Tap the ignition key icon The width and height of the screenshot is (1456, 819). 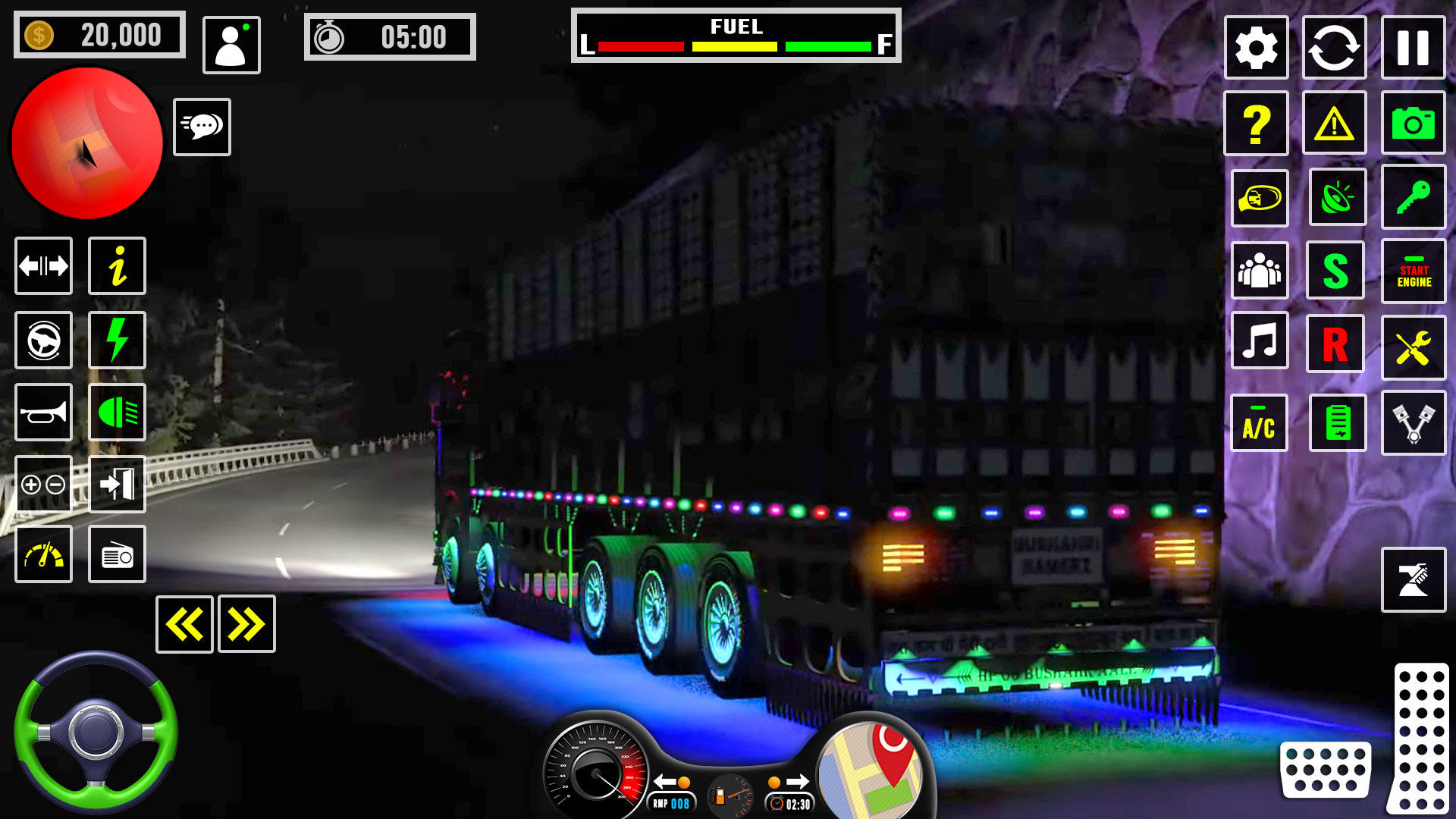[x=1413, y=197]
